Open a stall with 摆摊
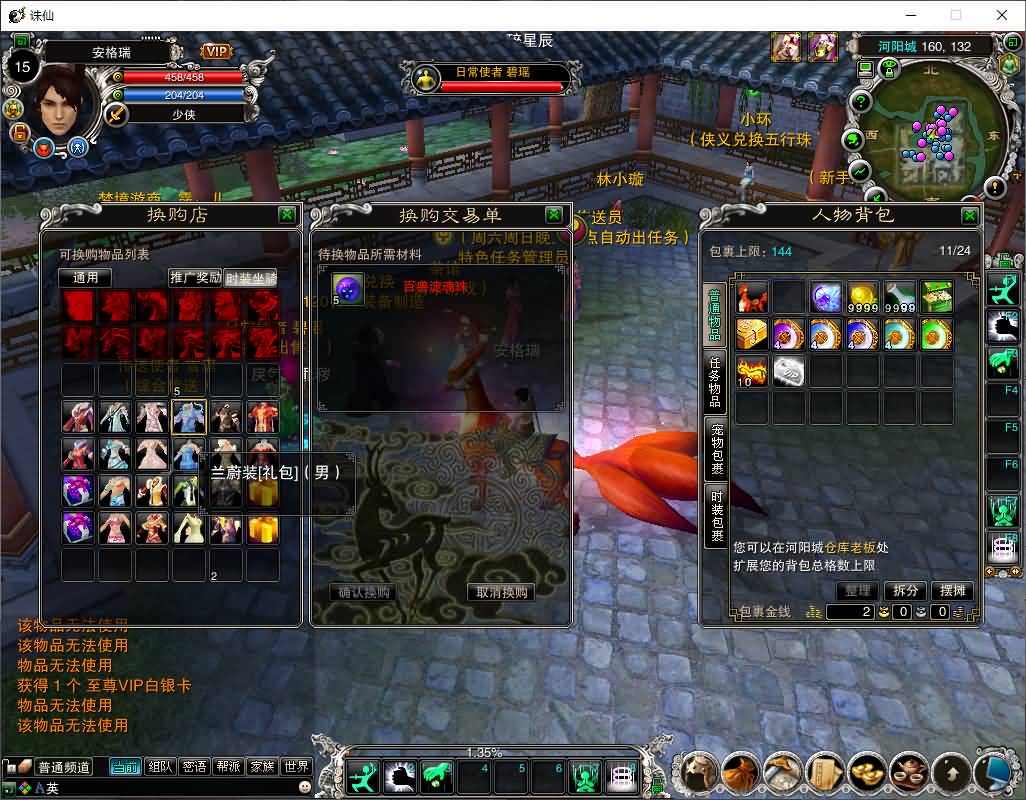The width and height of the screenshot is (1026, 800). point(953,591)
